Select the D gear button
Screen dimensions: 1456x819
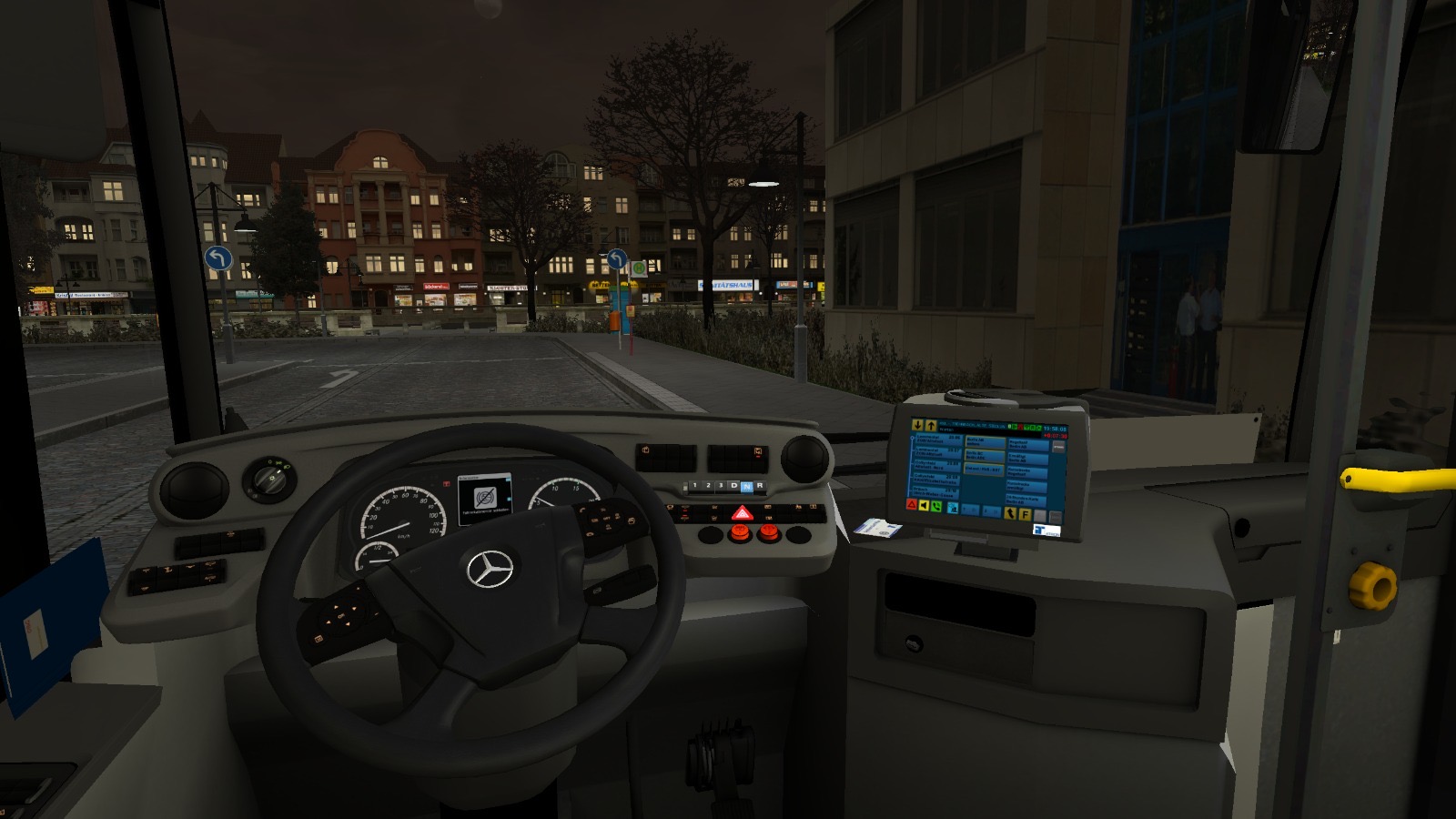click(733, 486)
